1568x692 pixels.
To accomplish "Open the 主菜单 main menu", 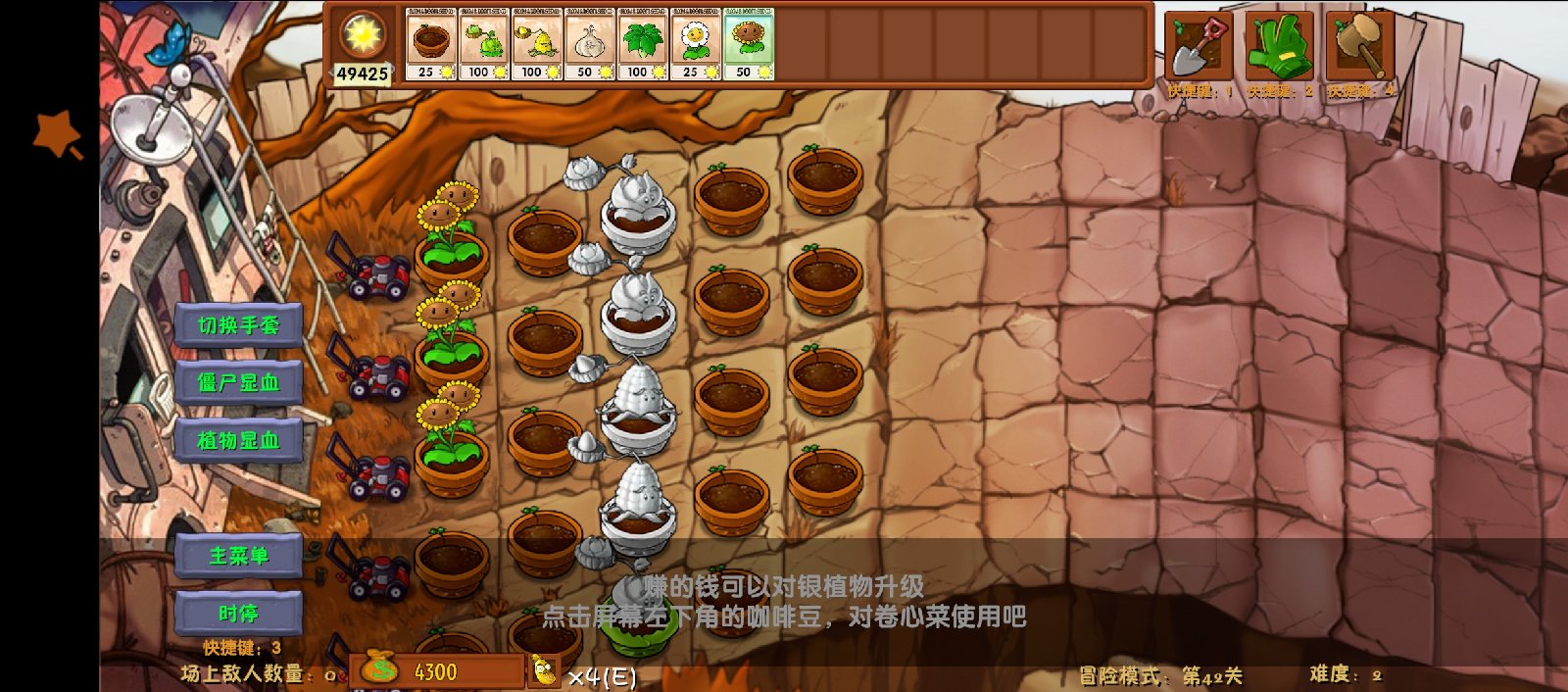I will (x=238, y=557).
